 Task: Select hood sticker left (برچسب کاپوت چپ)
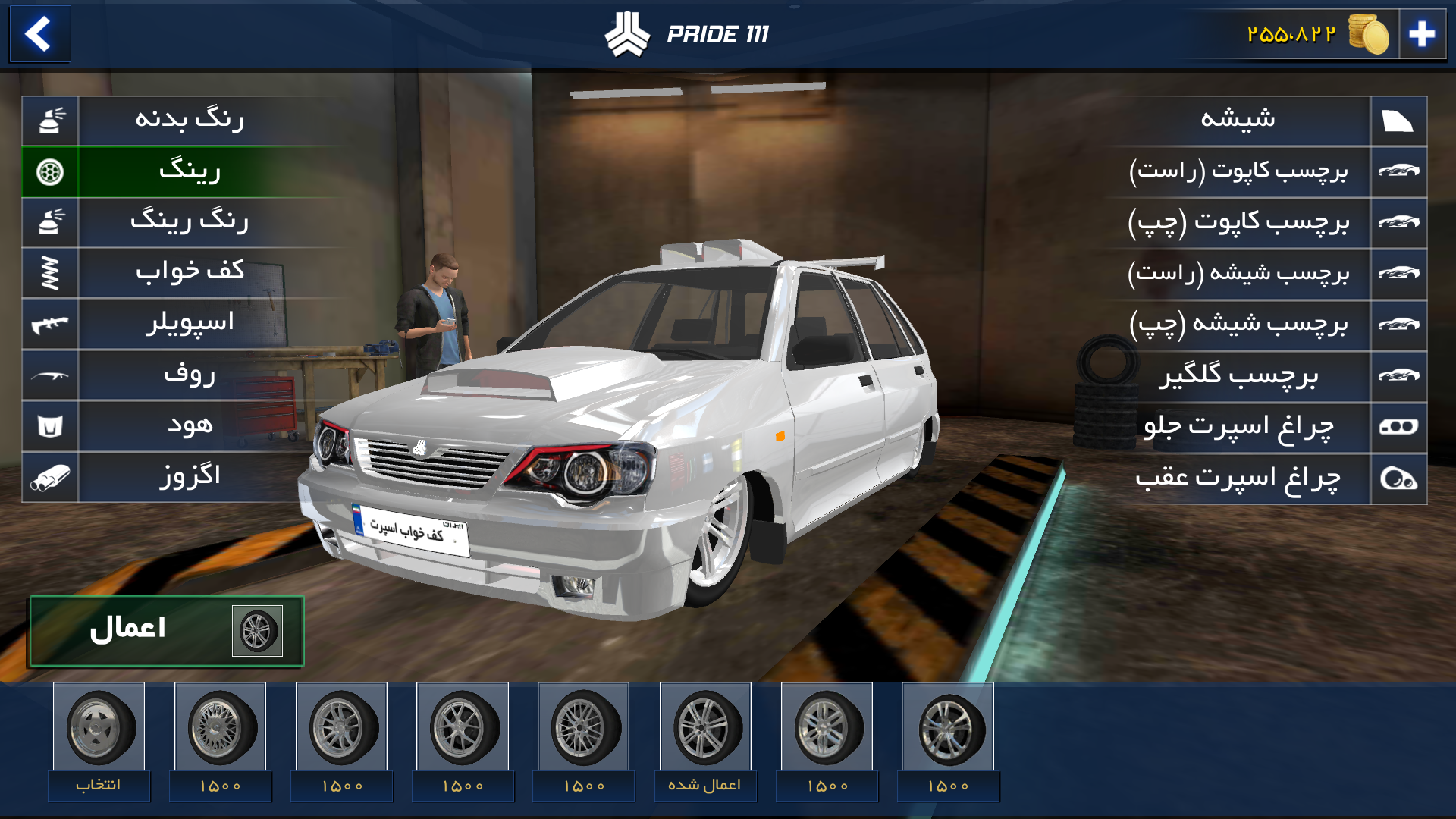[x=1238, y=222]
